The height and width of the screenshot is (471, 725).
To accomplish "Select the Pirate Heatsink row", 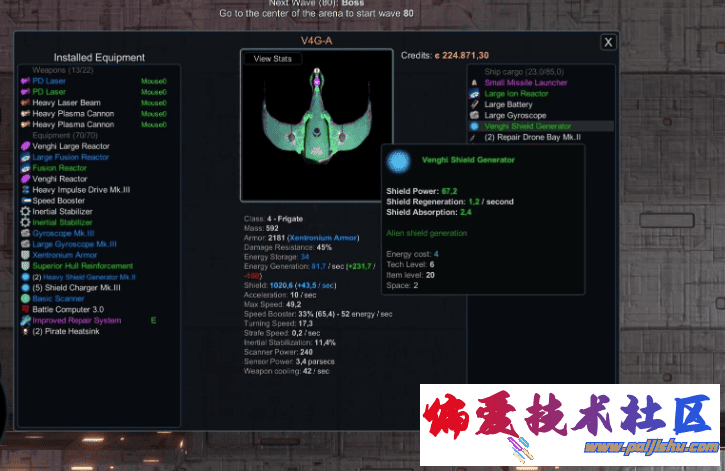I will [x=73, y=331].
